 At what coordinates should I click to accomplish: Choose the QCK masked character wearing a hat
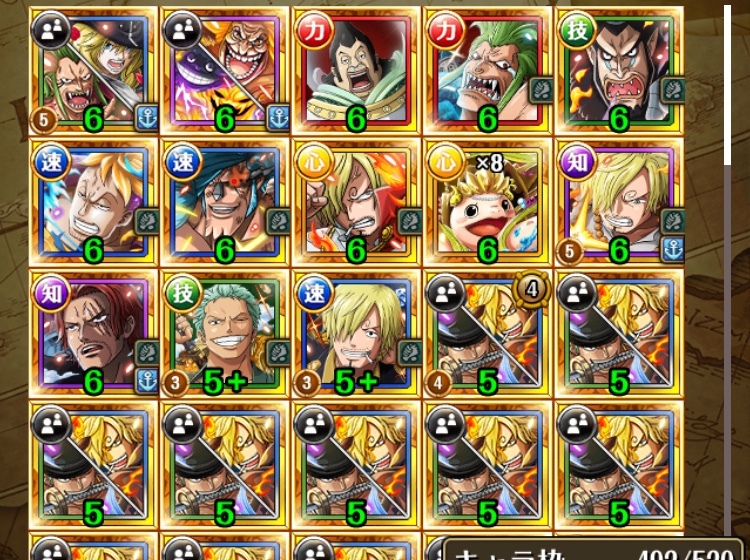pyautogui.click(x=225, y=202)
